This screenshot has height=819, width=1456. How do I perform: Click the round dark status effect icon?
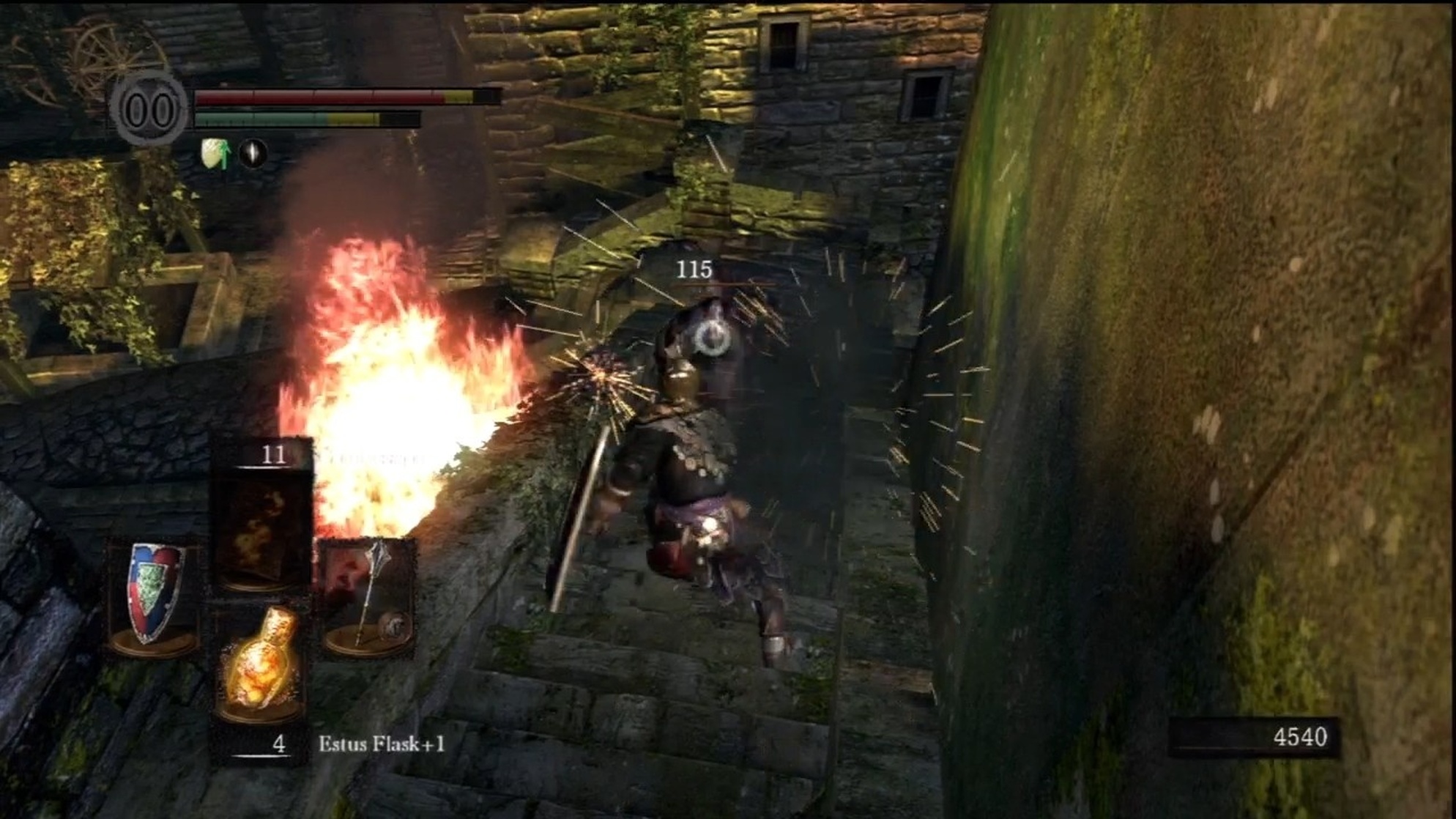click(253, 154)
